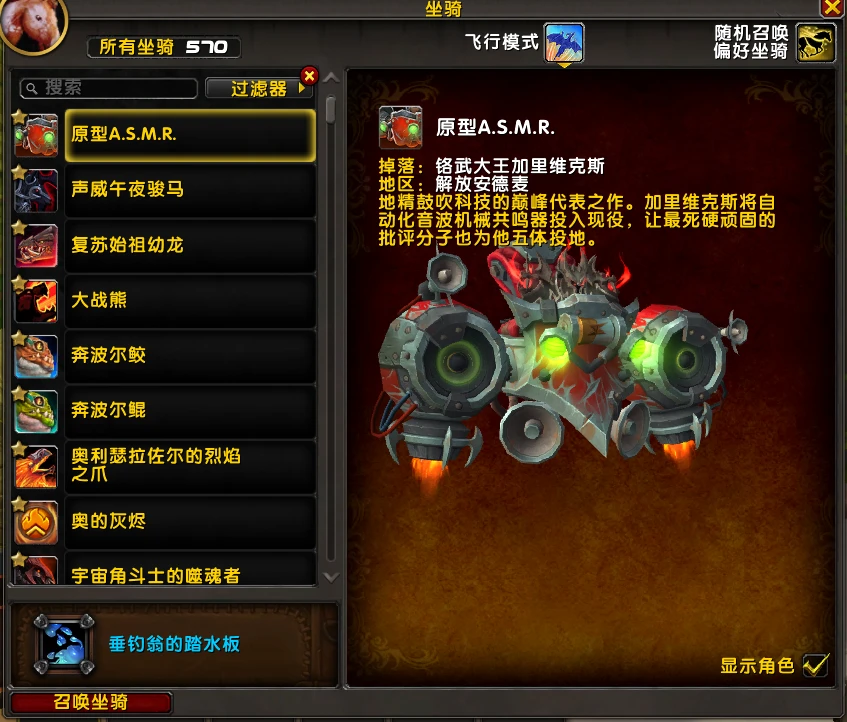
Task: Open the 过滤器 filter dropdown
Action: 258,88
